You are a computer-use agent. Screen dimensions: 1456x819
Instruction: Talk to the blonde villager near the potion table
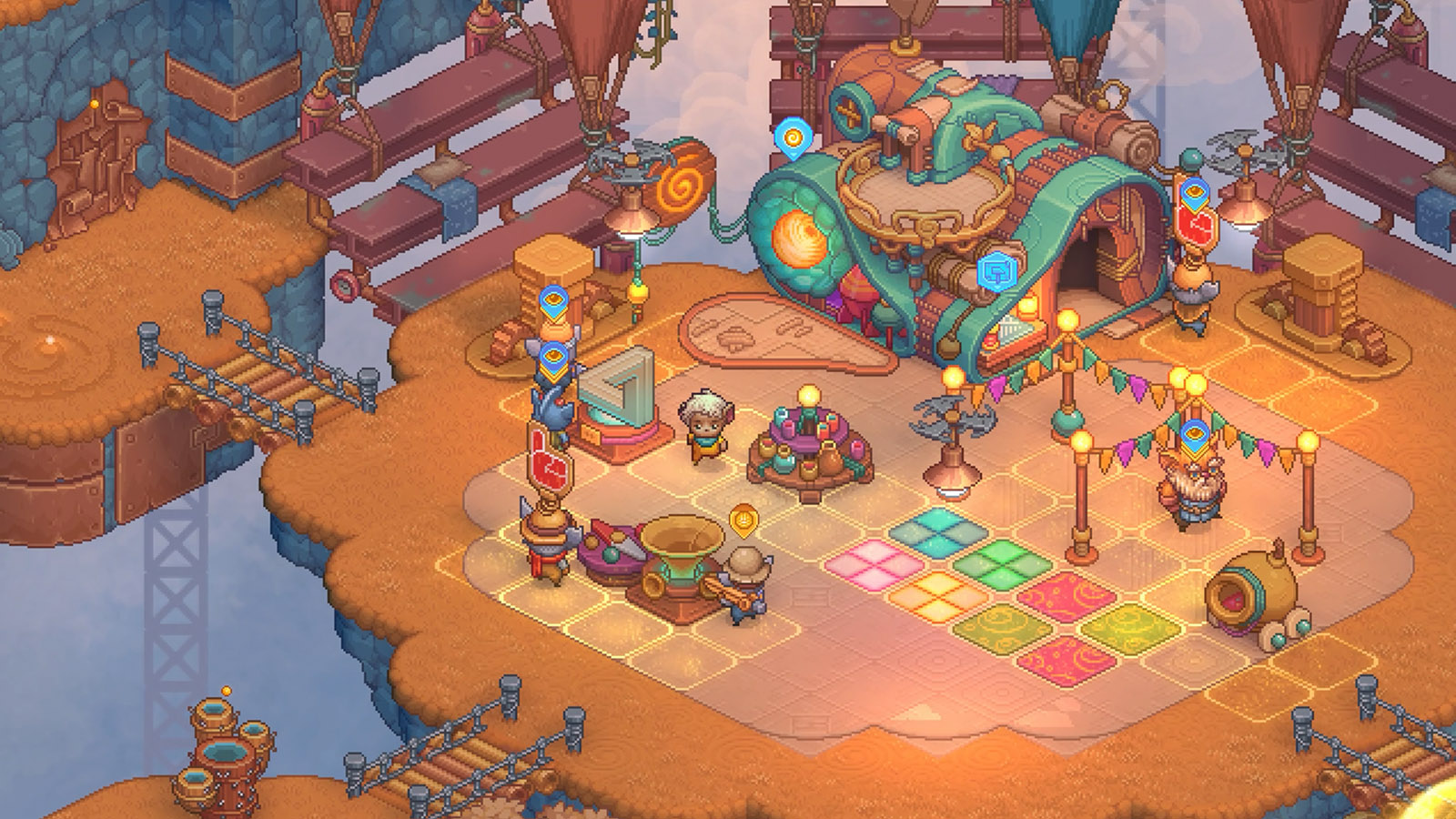(x=705, y=428)
